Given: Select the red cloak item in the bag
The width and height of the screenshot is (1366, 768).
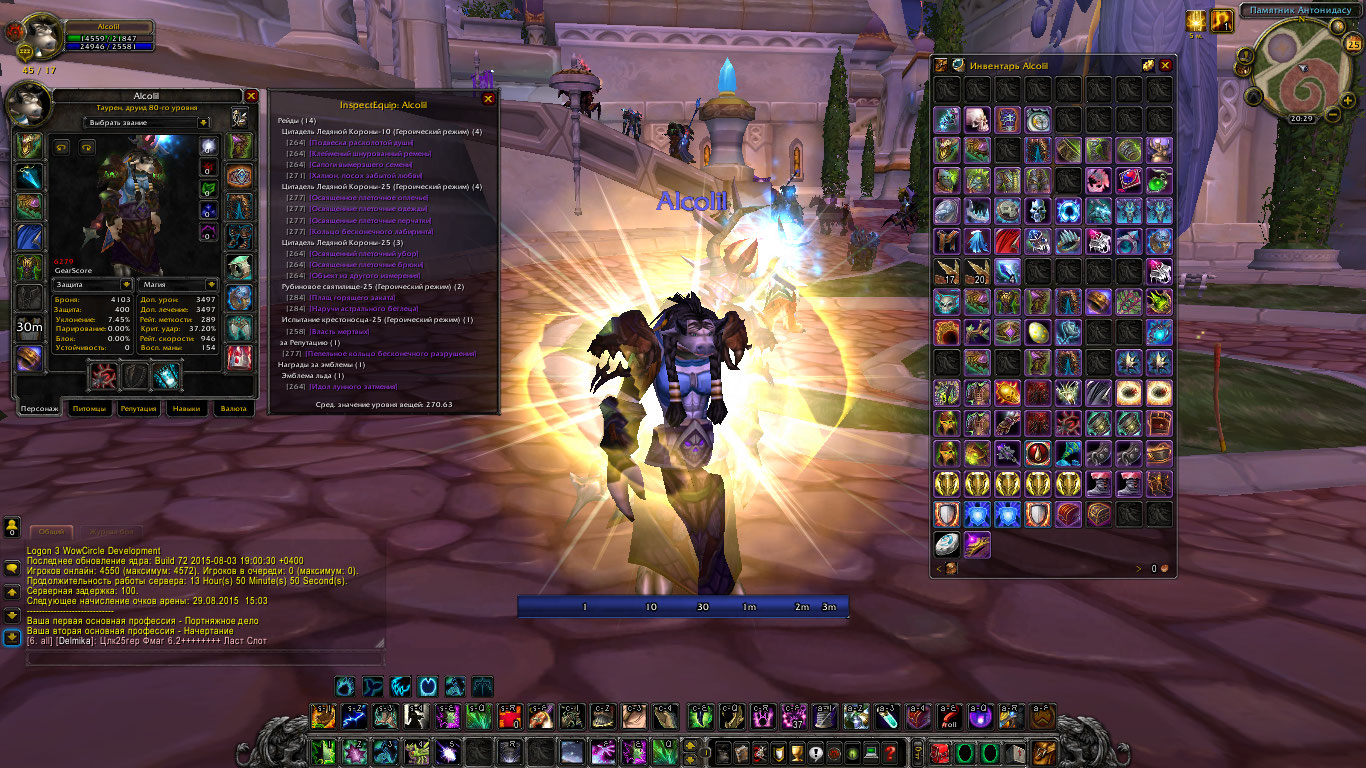Looking at the screenshot, I should (x=1007, y=241).
